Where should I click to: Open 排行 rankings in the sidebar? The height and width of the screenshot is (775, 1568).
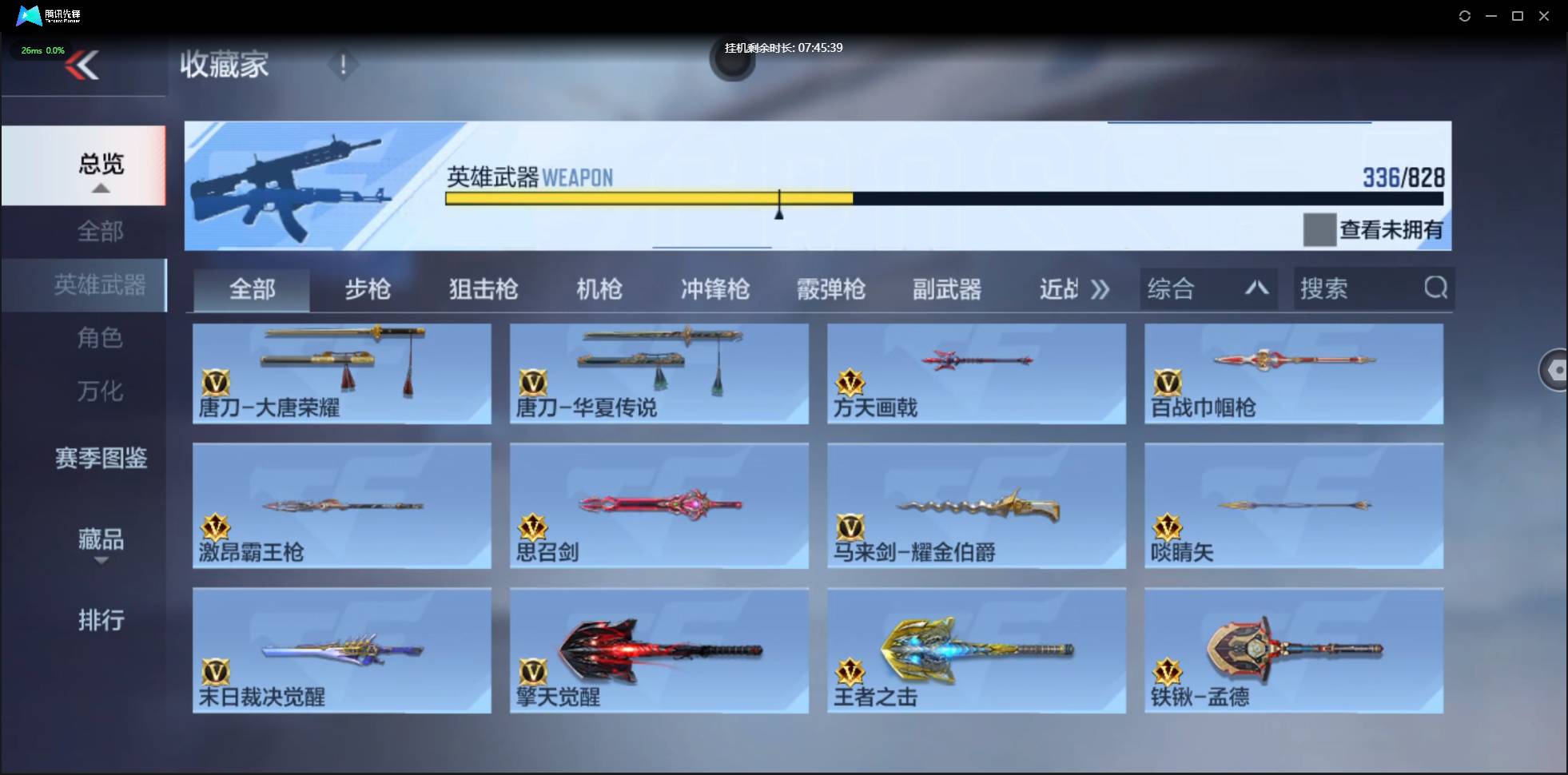click(x=101, y=621)
